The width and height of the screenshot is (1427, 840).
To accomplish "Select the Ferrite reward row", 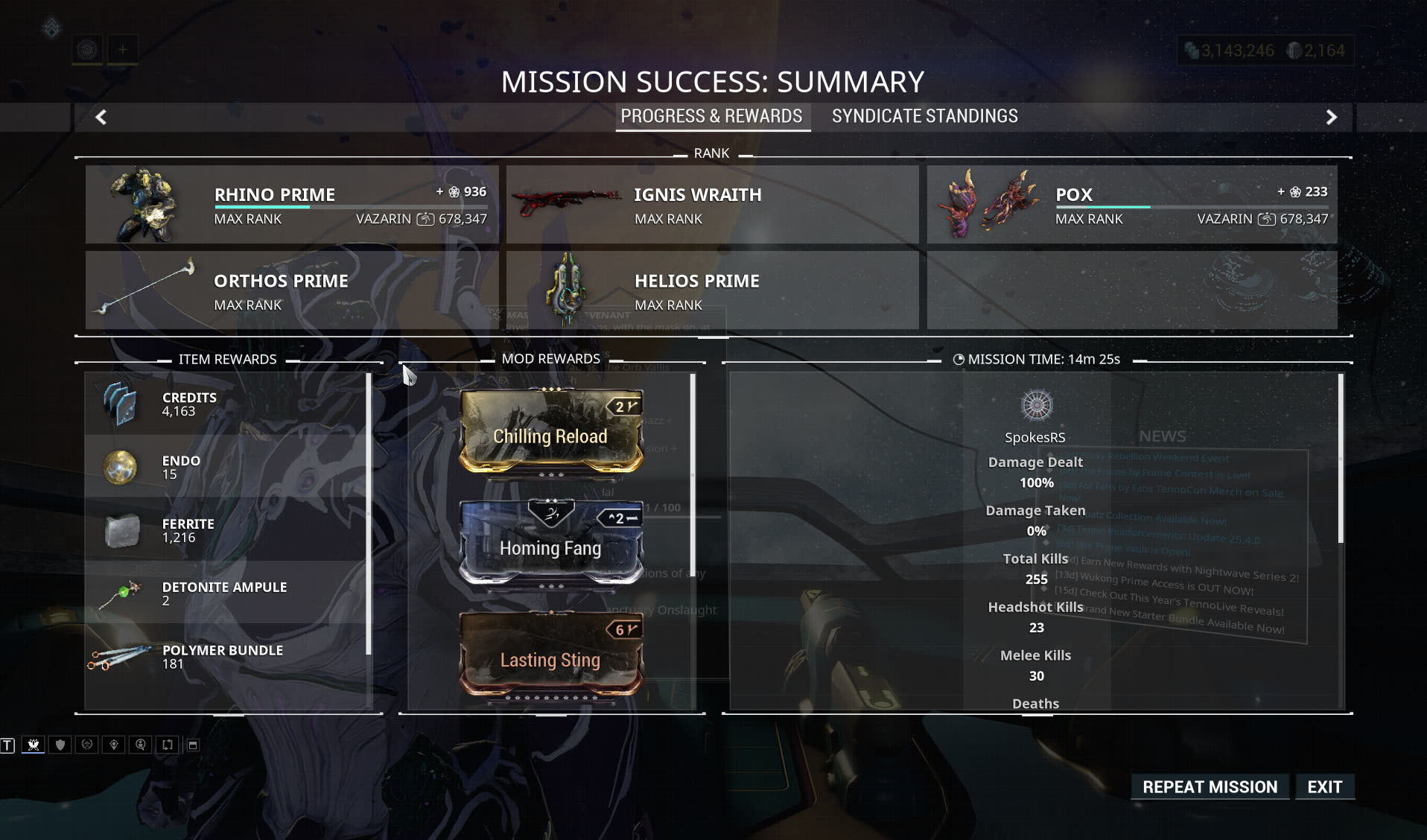I will (226, 530).
